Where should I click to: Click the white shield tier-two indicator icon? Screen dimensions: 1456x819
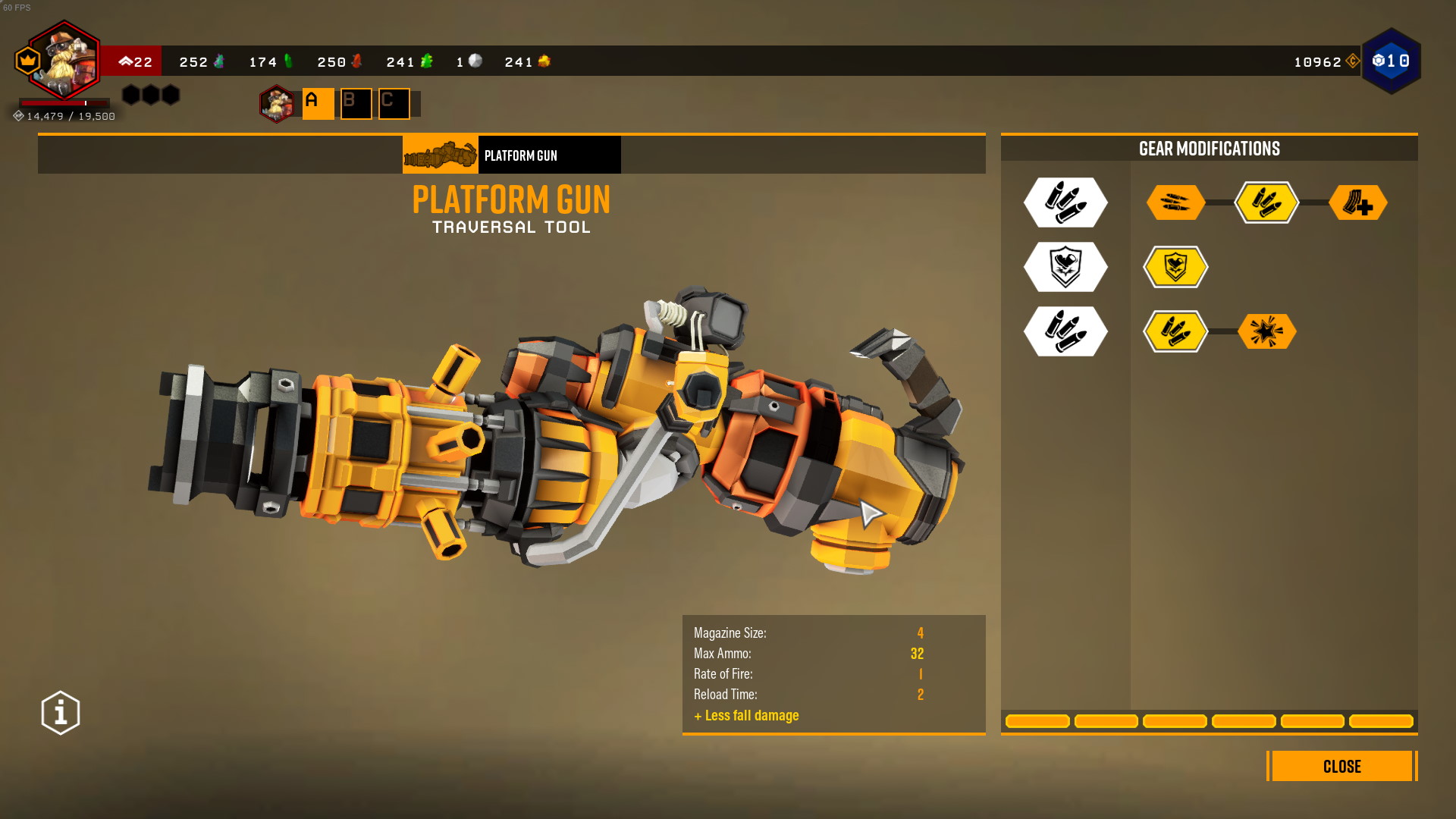(x=1065, y=267)
